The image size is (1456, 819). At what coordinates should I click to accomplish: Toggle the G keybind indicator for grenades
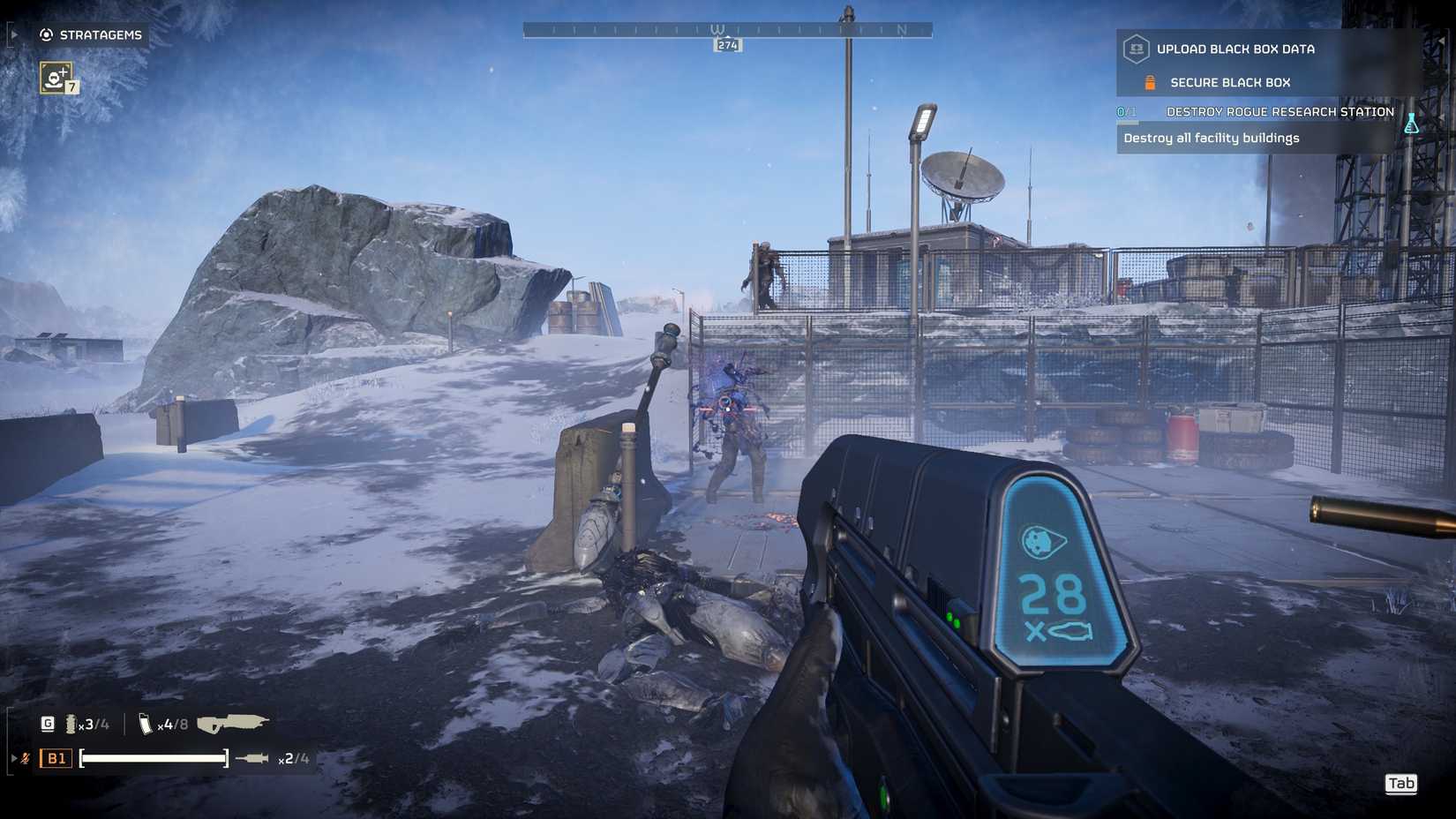pos(49,724)
